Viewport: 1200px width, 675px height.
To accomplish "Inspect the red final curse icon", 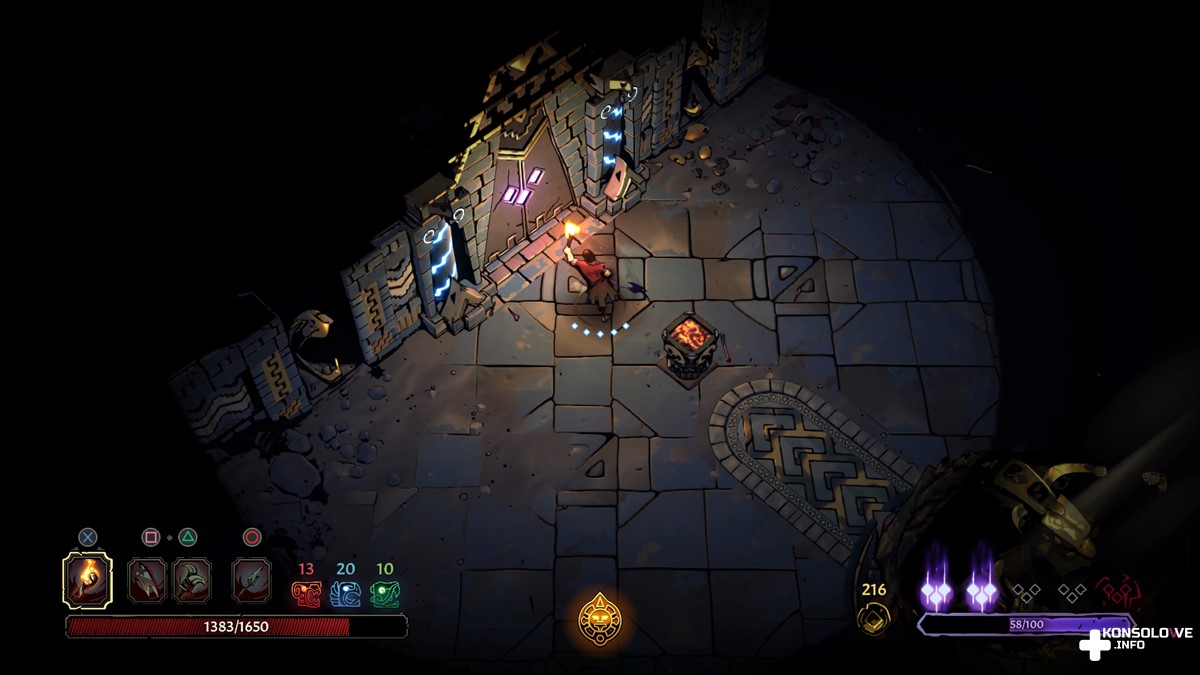I will click(1117, 592).
